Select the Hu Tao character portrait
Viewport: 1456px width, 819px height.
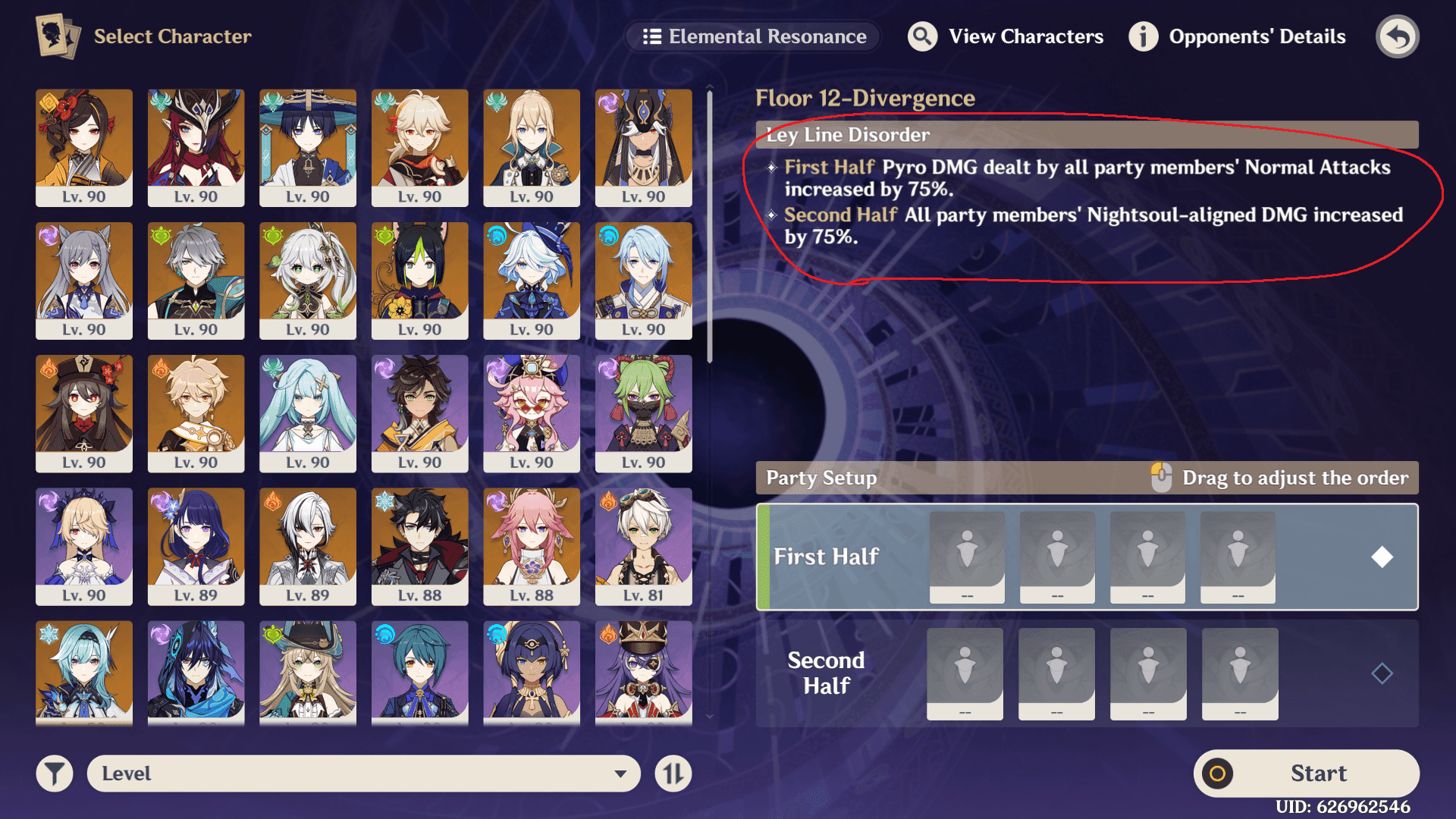coord(84,413)
